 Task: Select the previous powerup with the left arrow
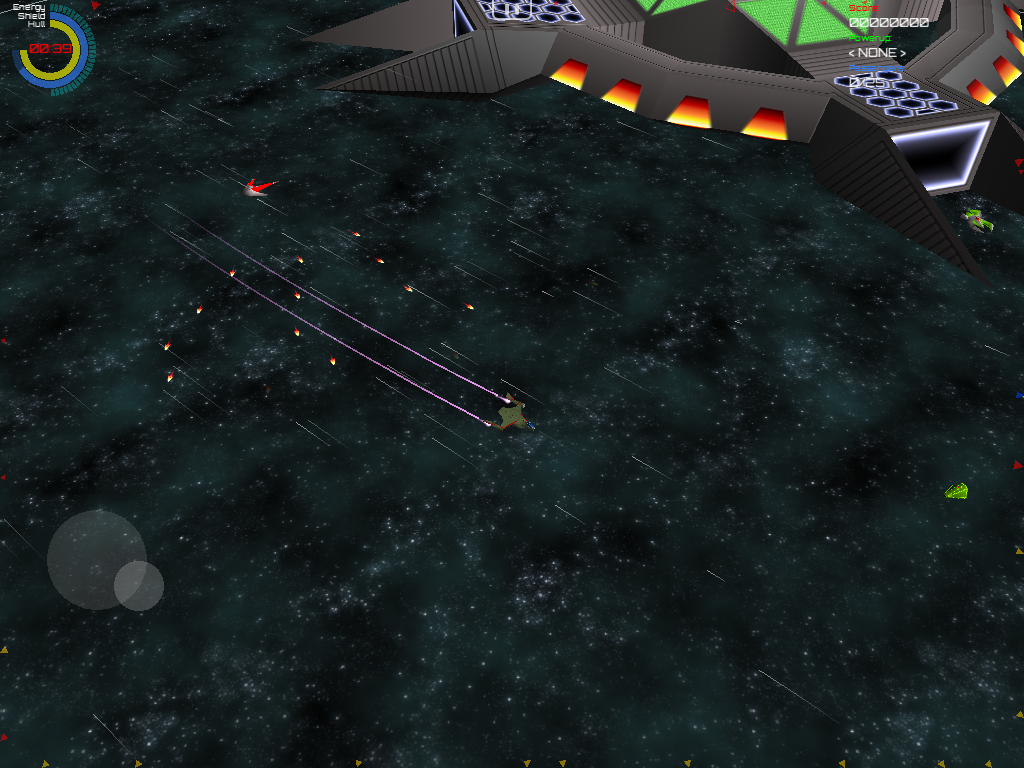click(x=852, y=53)
